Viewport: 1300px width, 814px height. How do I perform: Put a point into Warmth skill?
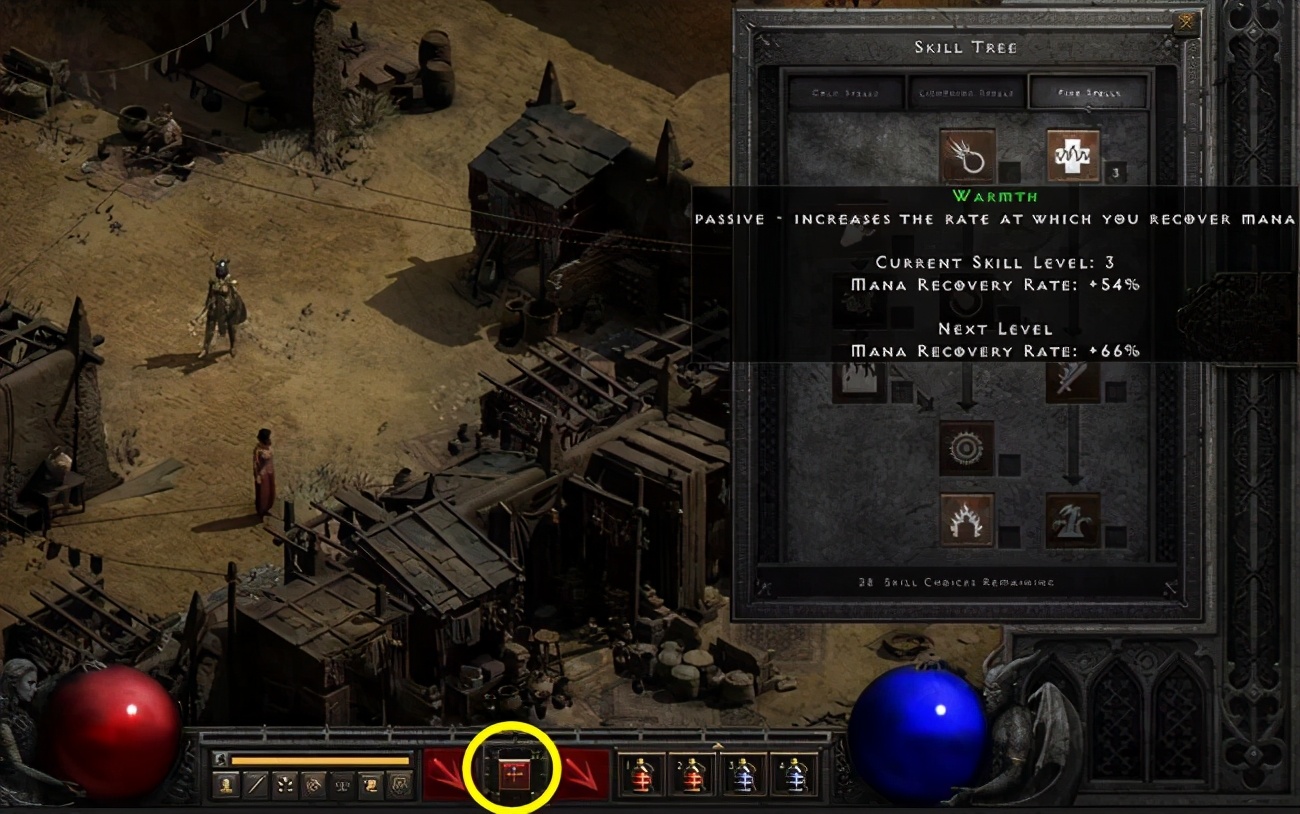tap(1073, 156)
